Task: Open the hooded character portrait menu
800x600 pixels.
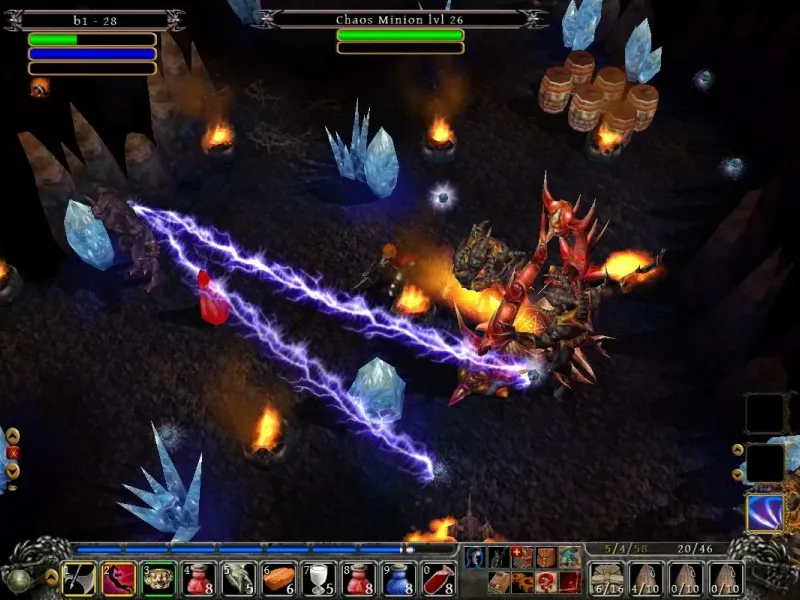Action: click(474, 558)
